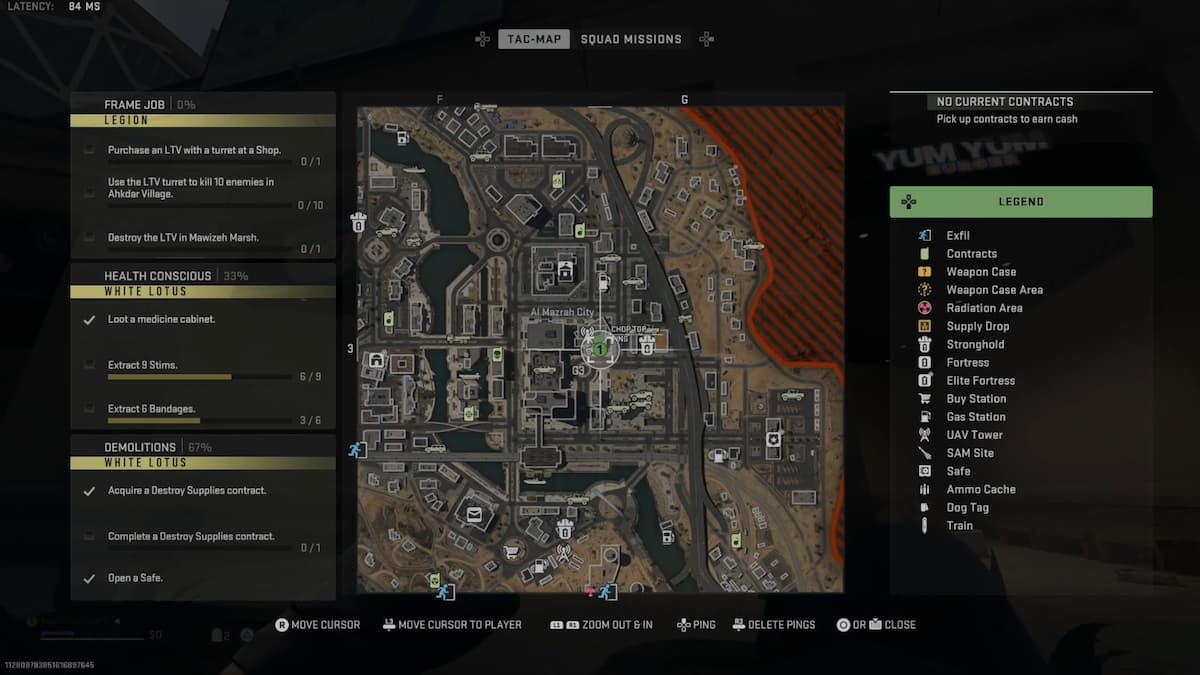This screenshot has width=1200, height=675.
Task: Select the Gas Station legend entry
Action: click(x=976, y=417)
